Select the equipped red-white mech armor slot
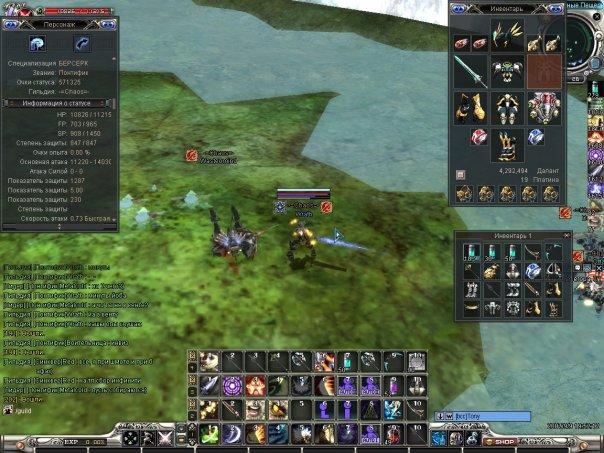 coord(544,106)
